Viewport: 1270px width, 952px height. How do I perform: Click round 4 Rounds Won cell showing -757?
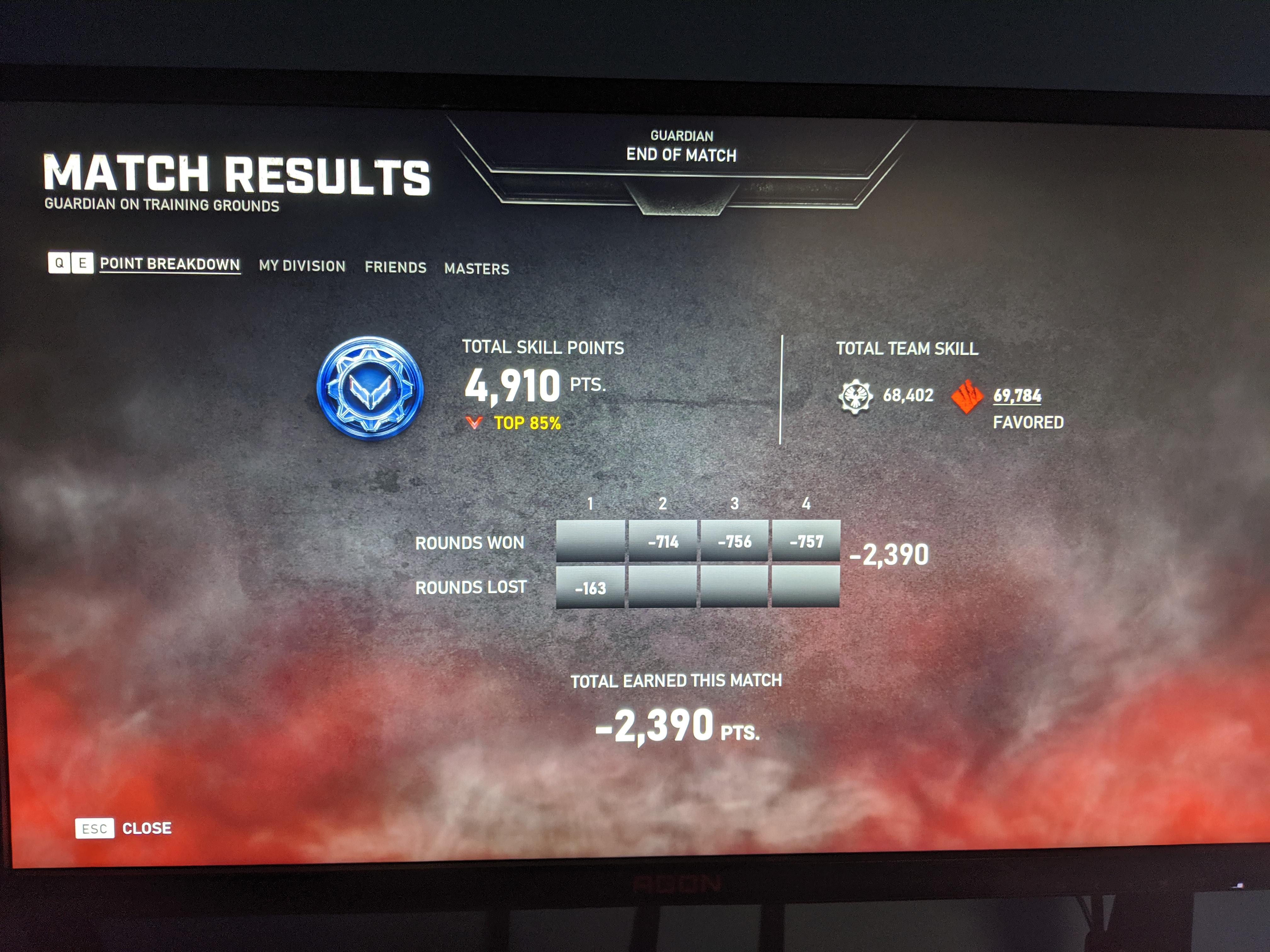pos(805,541)
